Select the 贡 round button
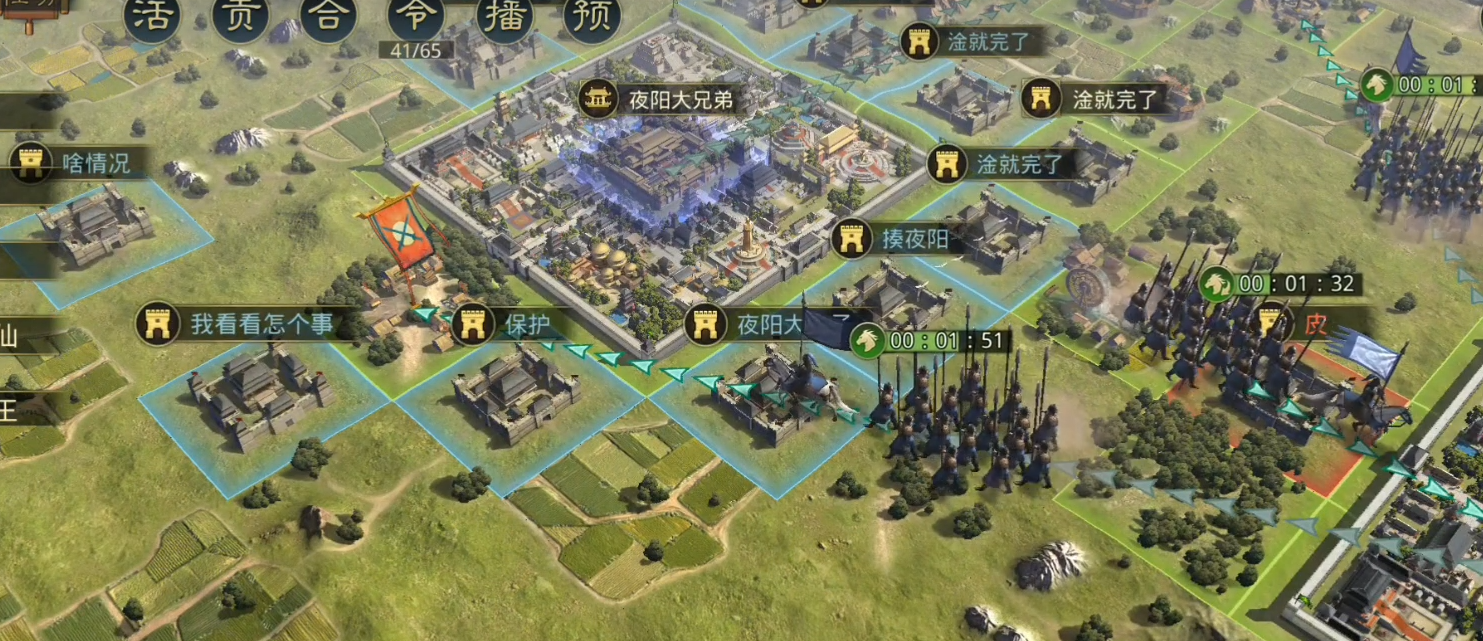 pyautogui.click(x=240, y=17)
